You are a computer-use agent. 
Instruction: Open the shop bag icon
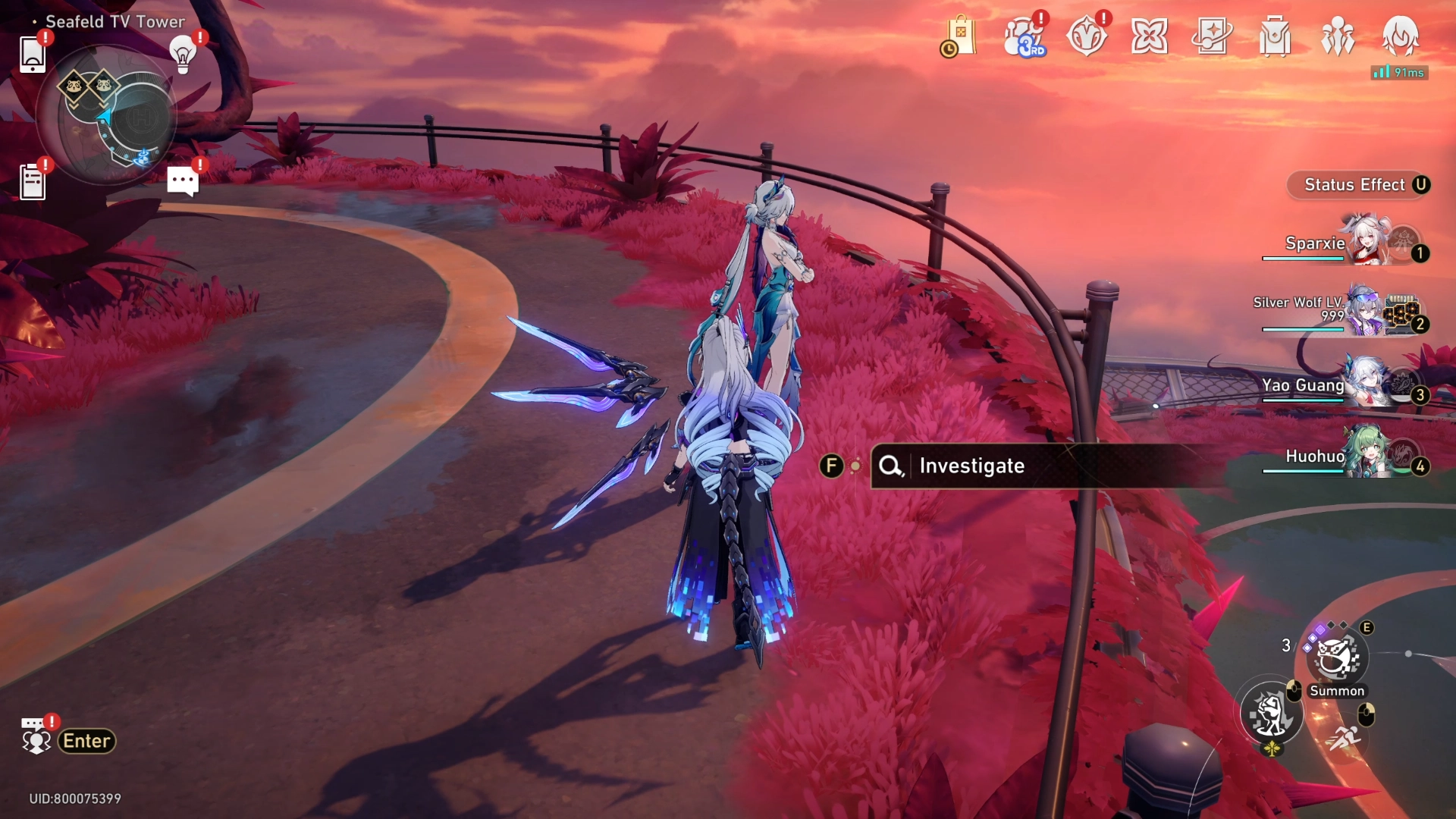pos(959,36)
